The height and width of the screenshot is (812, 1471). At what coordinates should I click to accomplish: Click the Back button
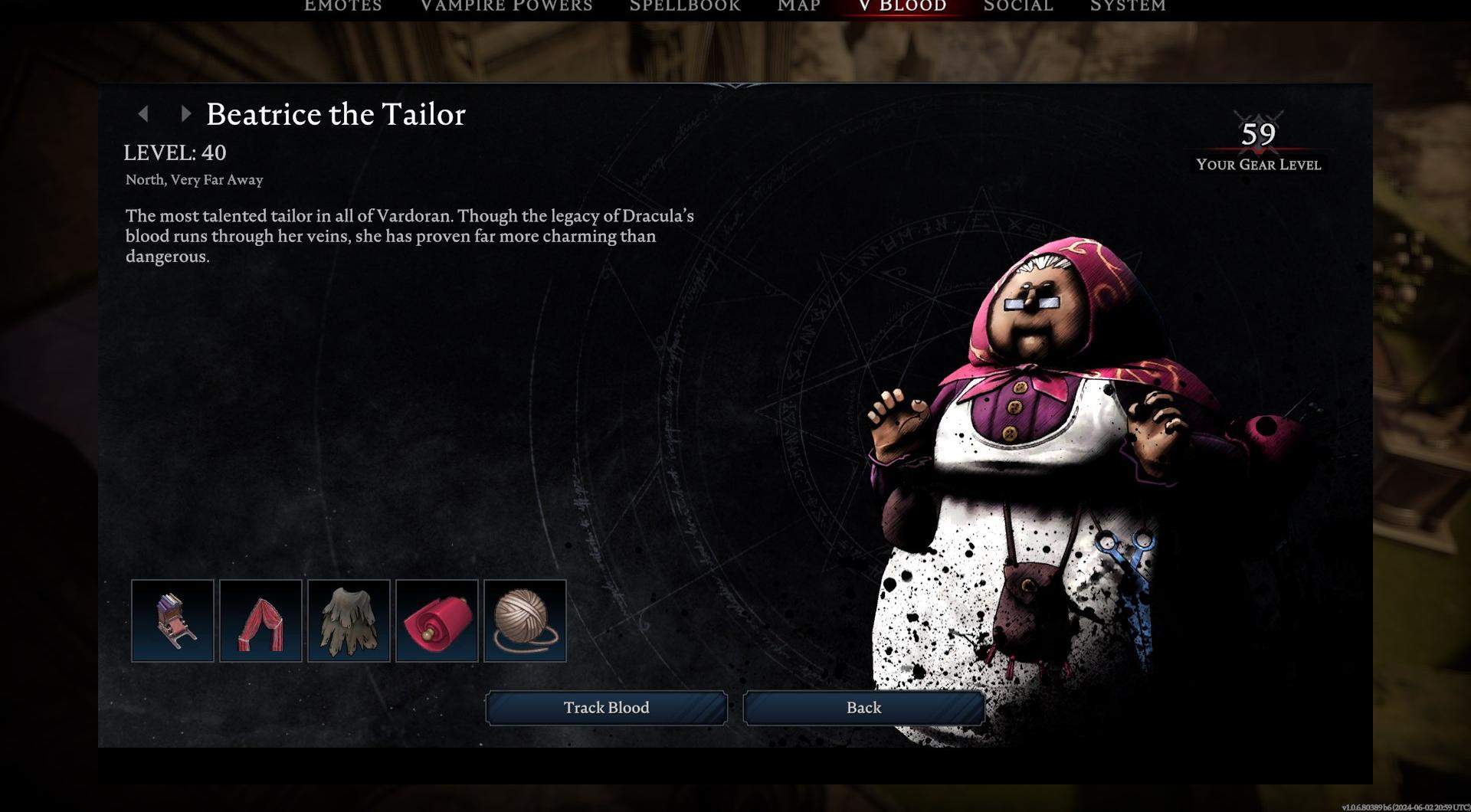863,708
